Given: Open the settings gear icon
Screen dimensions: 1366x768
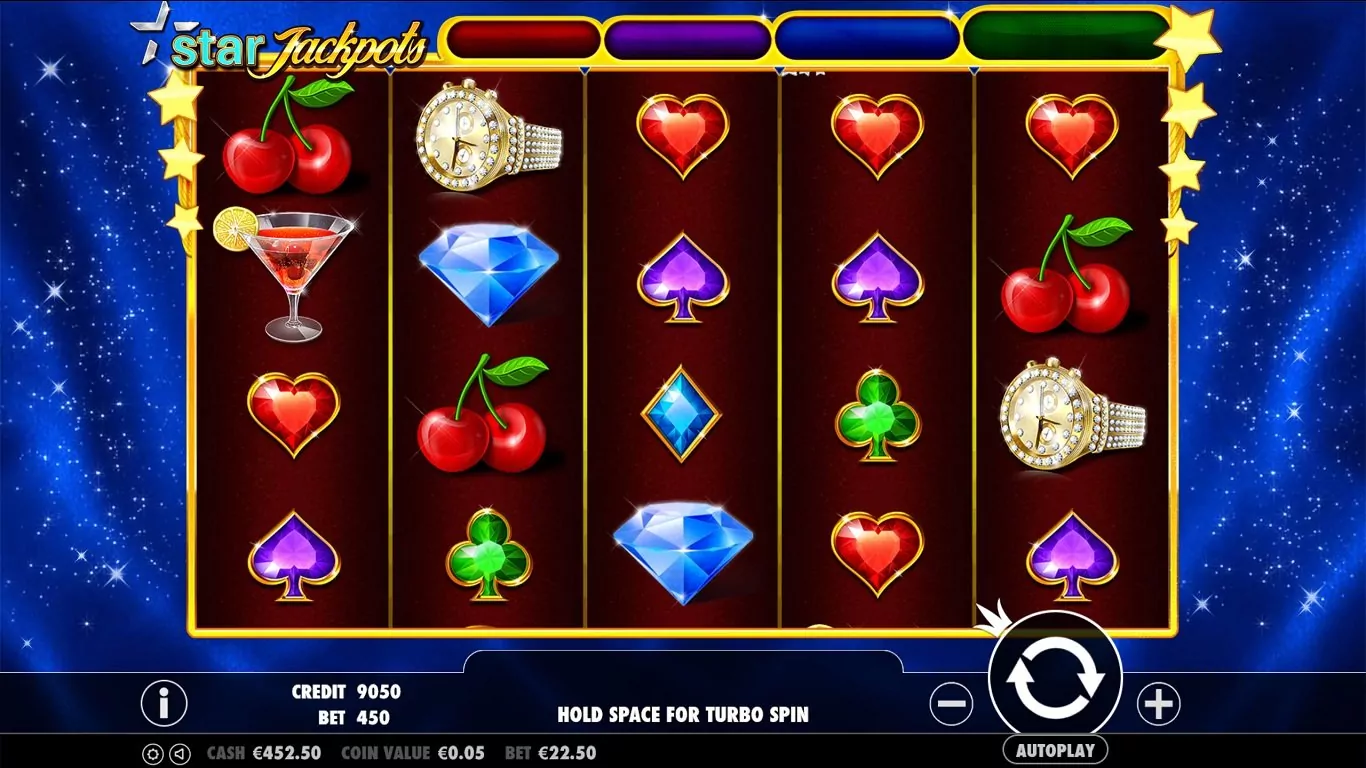Looking at the screenshot, I should click(153, 753).
